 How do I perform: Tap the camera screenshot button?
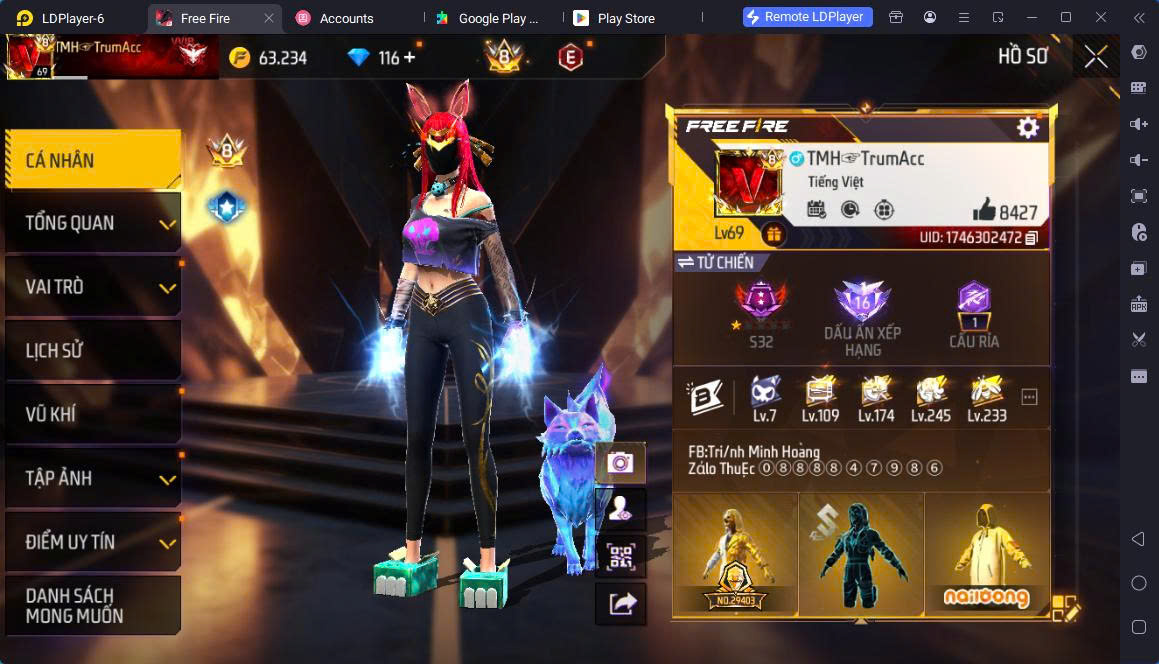[x=620, y=462]
